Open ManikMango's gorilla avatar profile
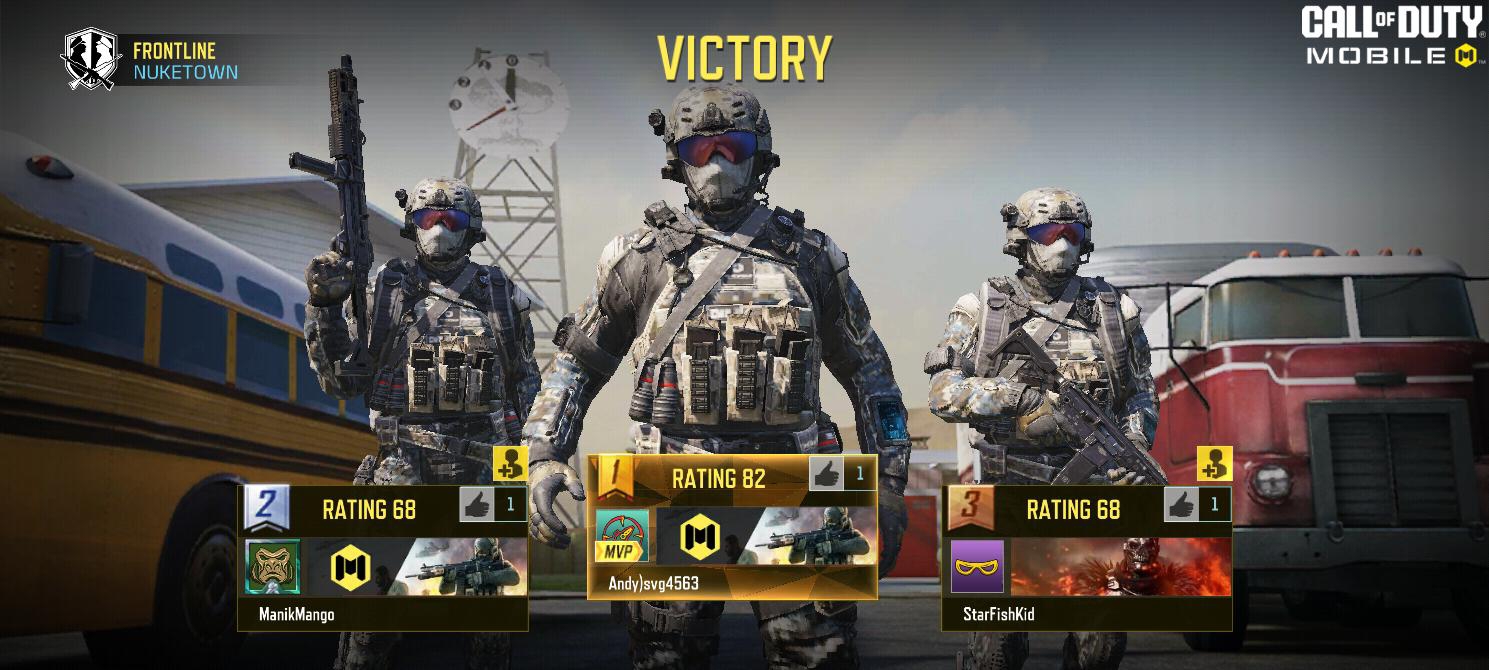 point(272,567)
